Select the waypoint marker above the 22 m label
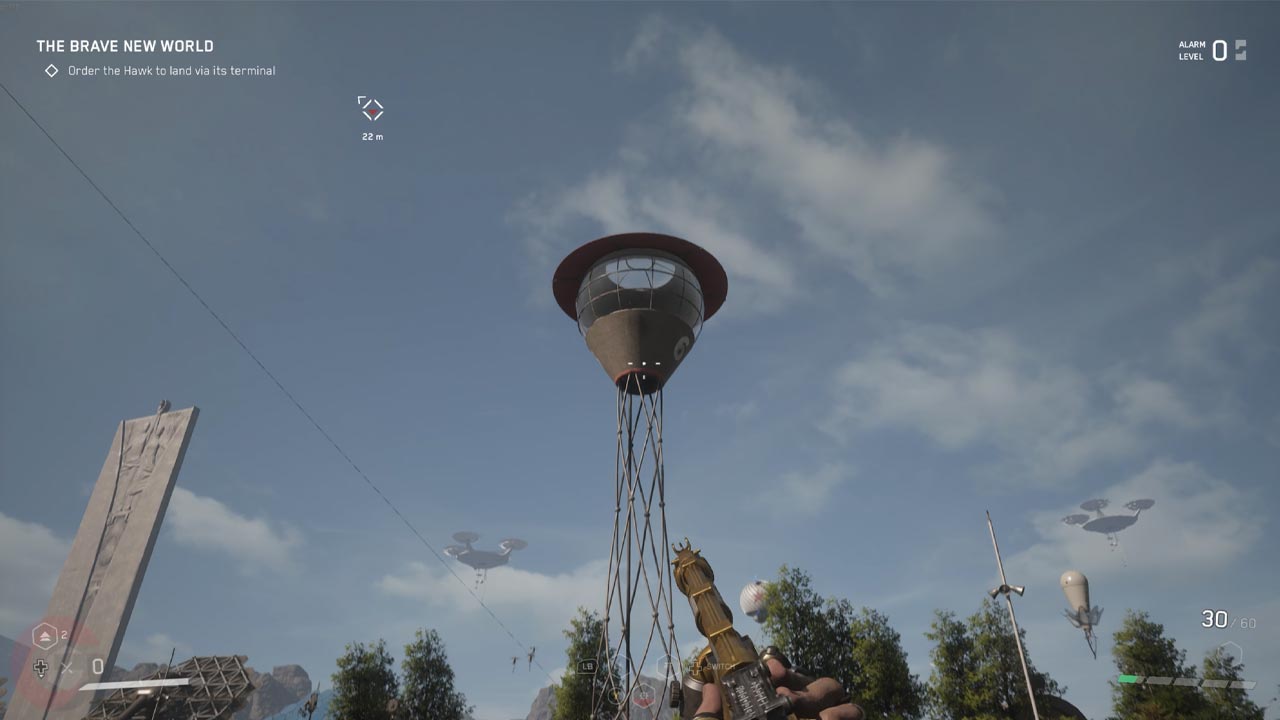The width and height of the screenshot is (1280, 720). 371,110
